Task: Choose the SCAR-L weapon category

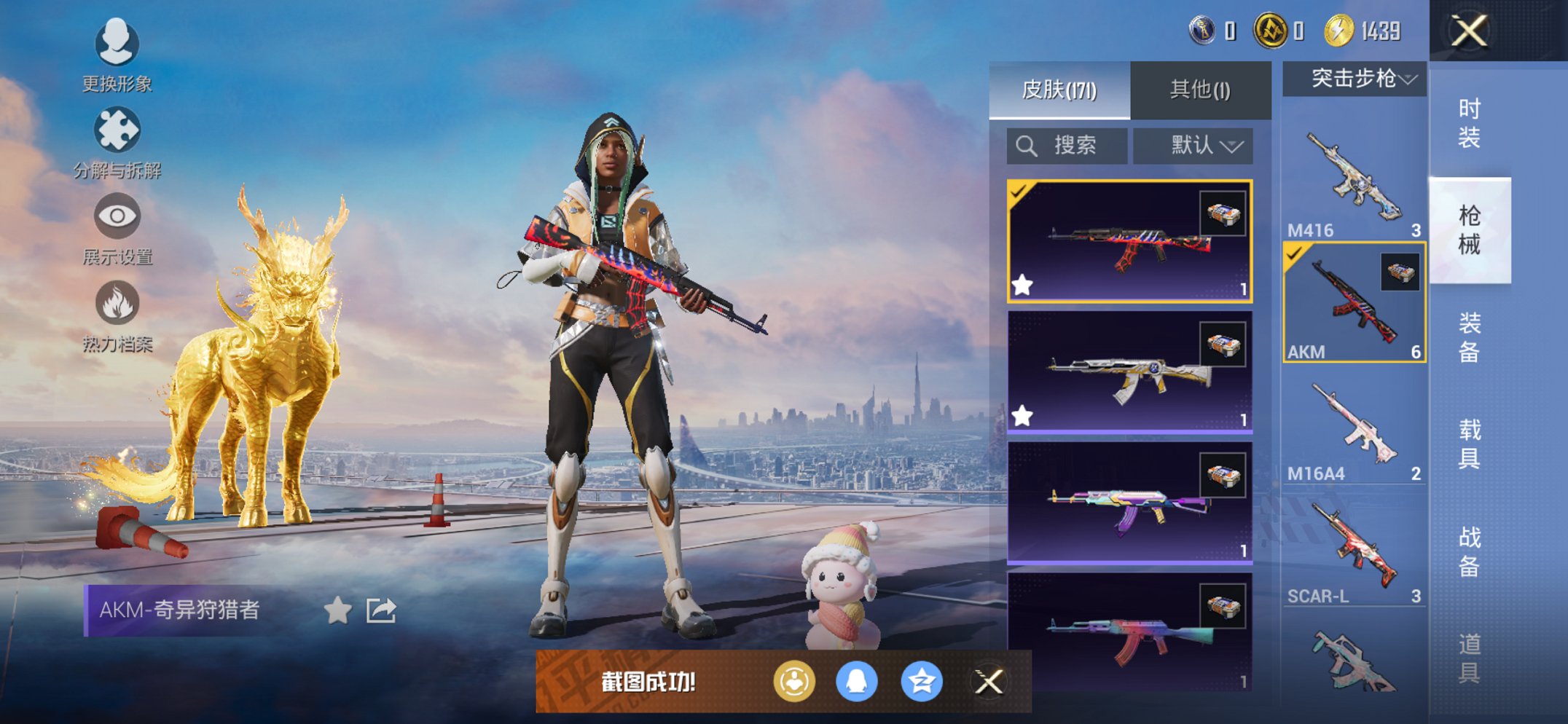Action: [1354, 554]
